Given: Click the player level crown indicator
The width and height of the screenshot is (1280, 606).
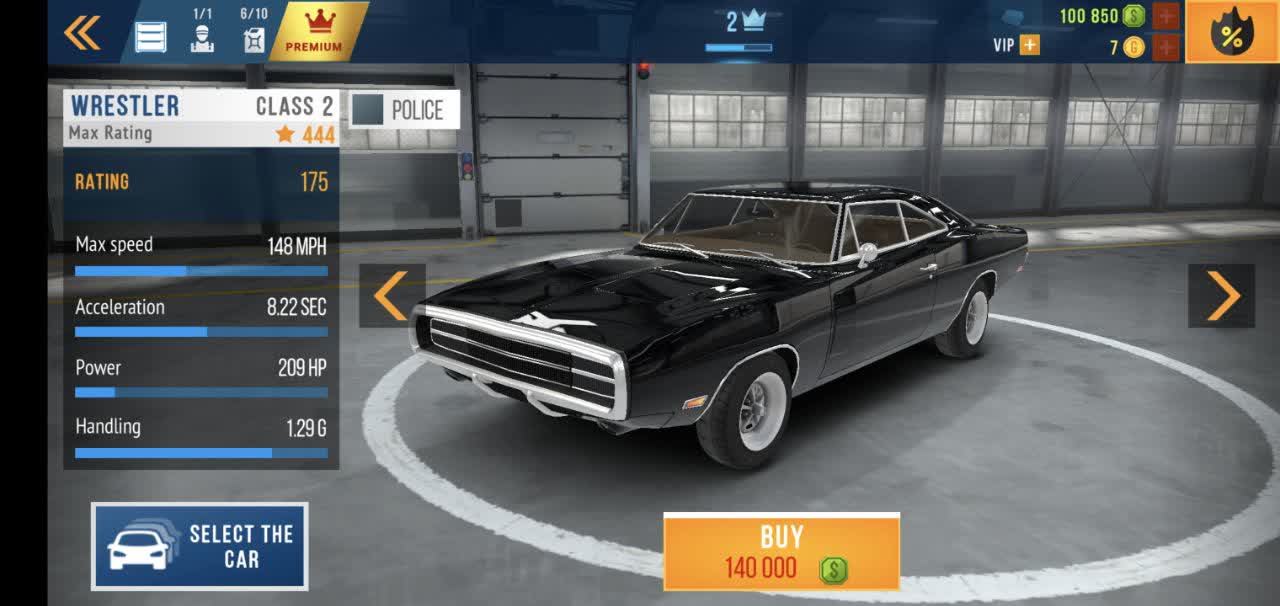Looking at the screenshot, I should [x=744, y=24].
